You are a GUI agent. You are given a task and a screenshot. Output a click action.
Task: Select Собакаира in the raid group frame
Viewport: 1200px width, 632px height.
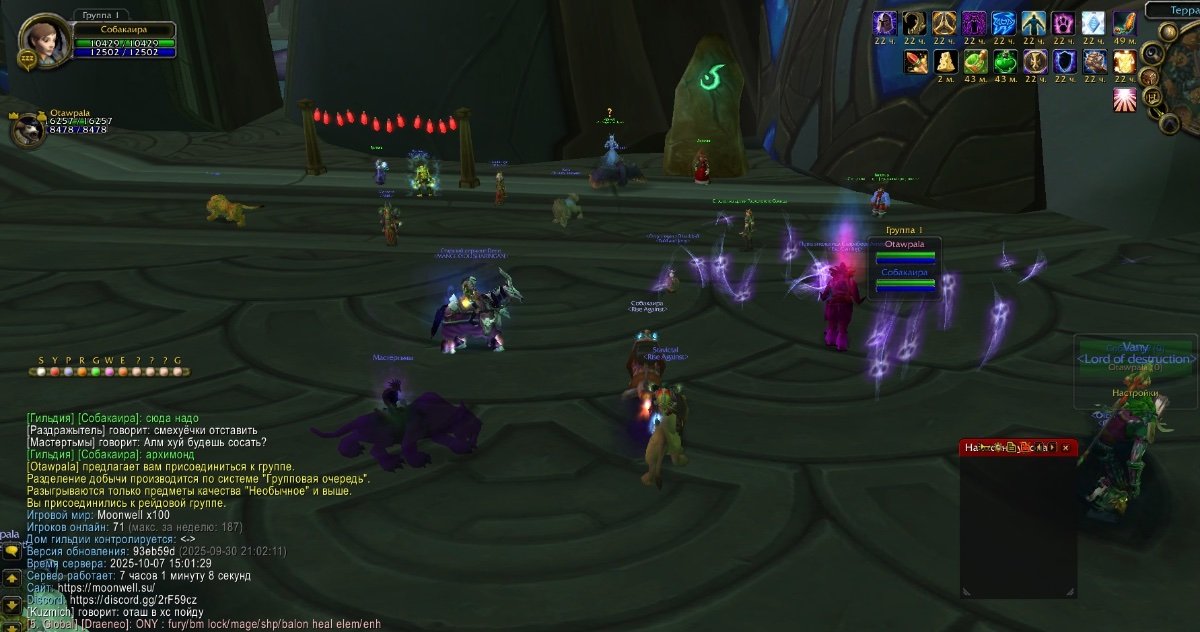click(x=905, y=279)
